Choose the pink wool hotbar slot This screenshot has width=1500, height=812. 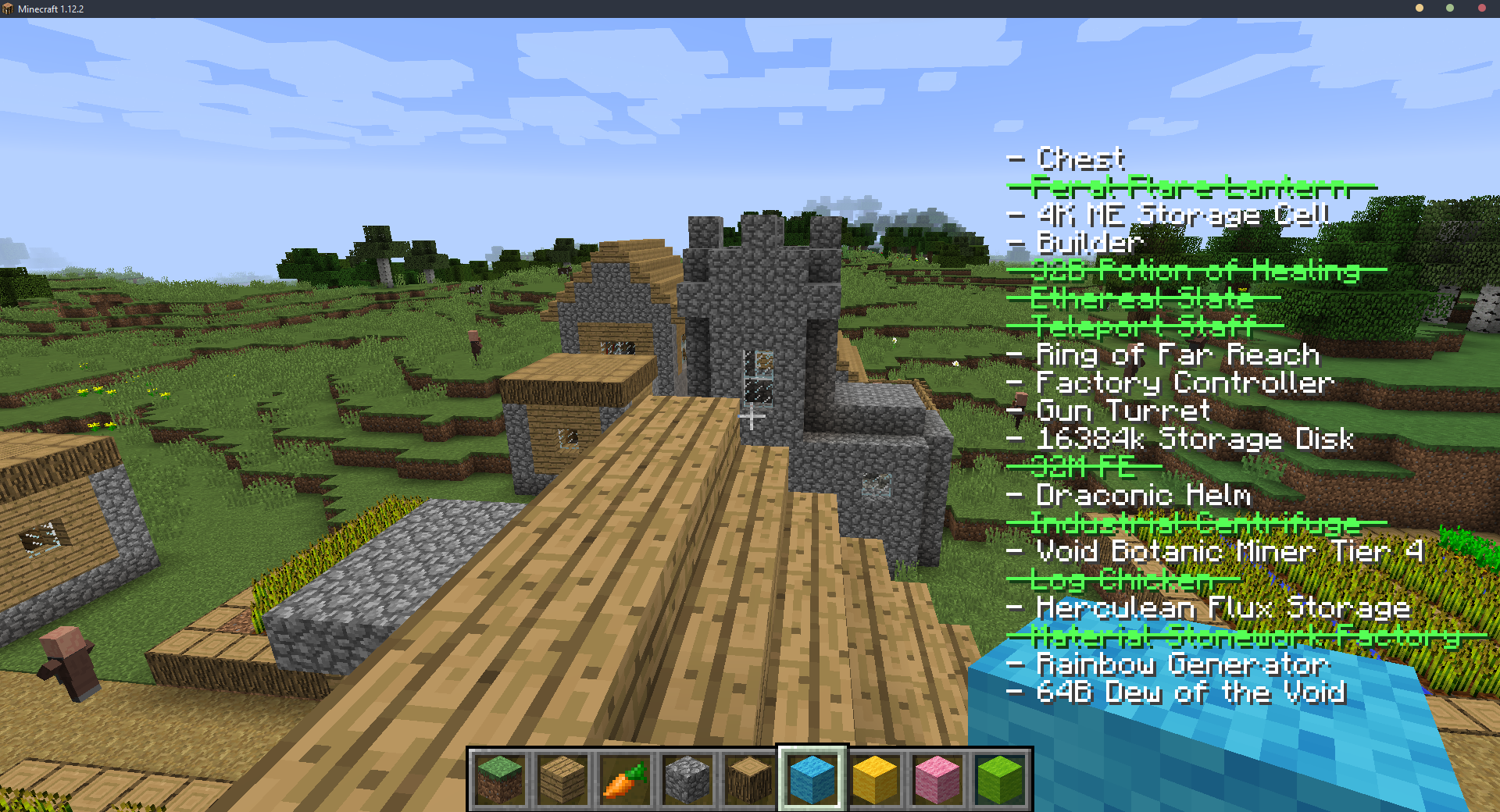point(937,778)
